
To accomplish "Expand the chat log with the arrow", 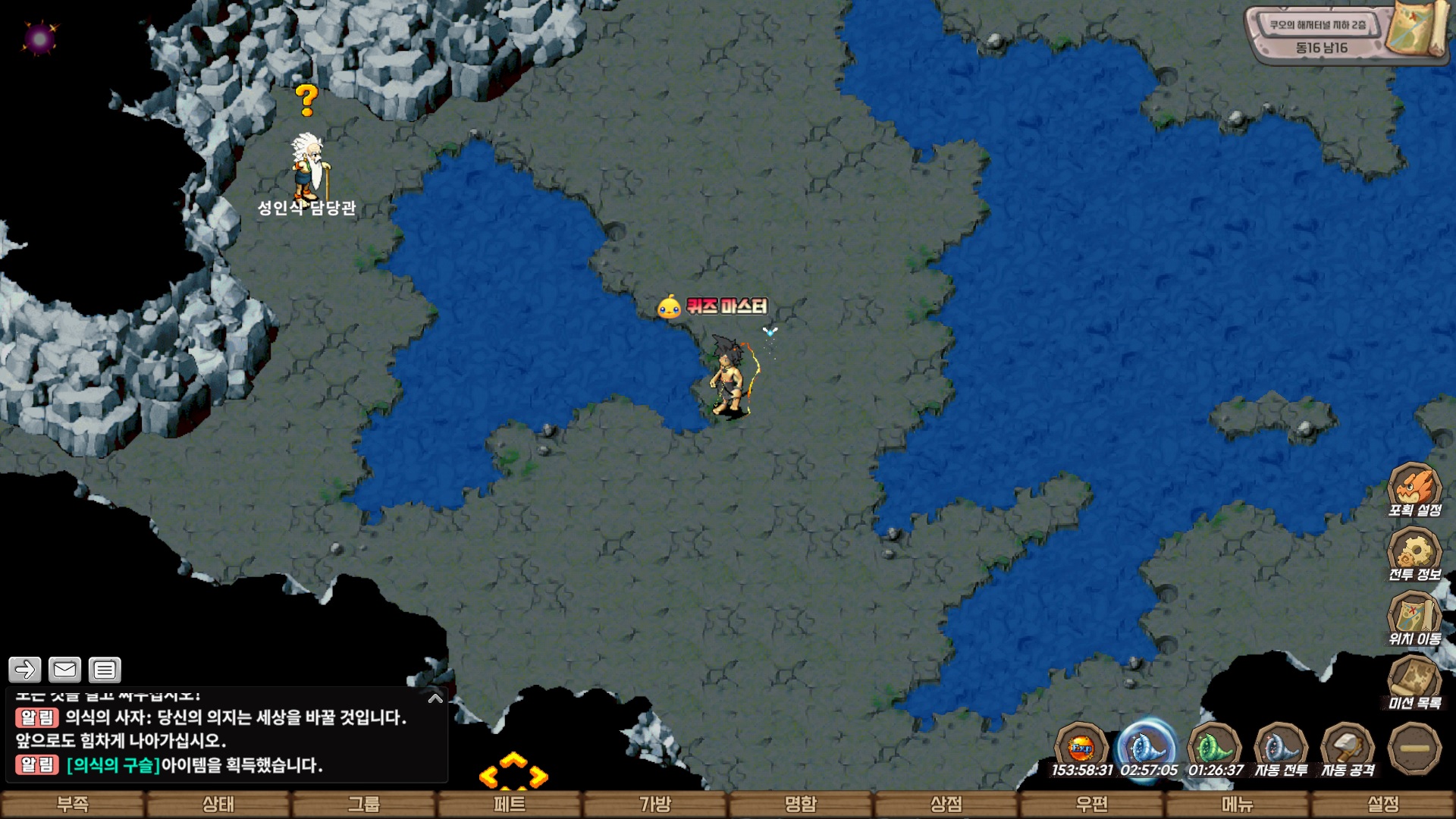I will pyautogui.click(x=435, y=698).
